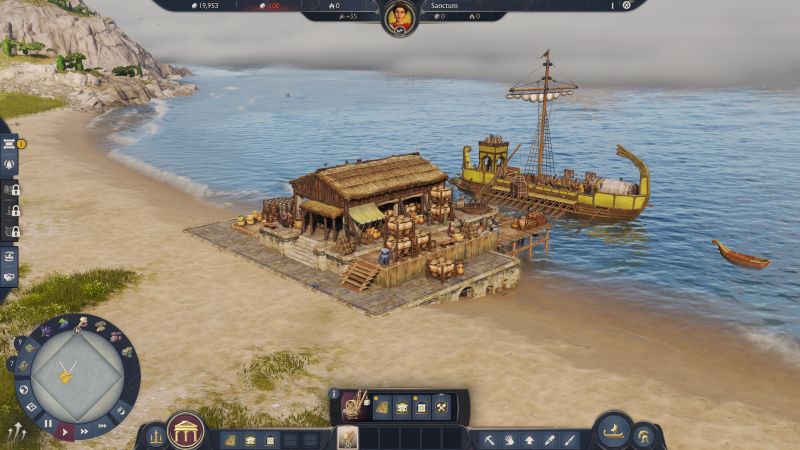
Task: Select the hand move tool
Action: pos(509,439)
